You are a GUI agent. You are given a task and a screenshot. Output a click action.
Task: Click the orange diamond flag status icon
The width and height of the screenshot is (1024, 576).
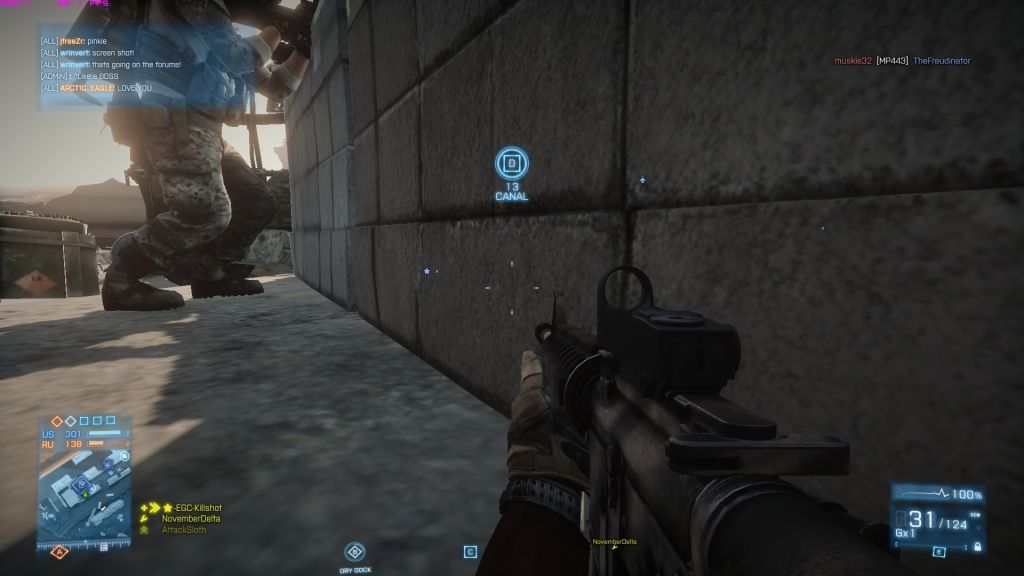58,421
